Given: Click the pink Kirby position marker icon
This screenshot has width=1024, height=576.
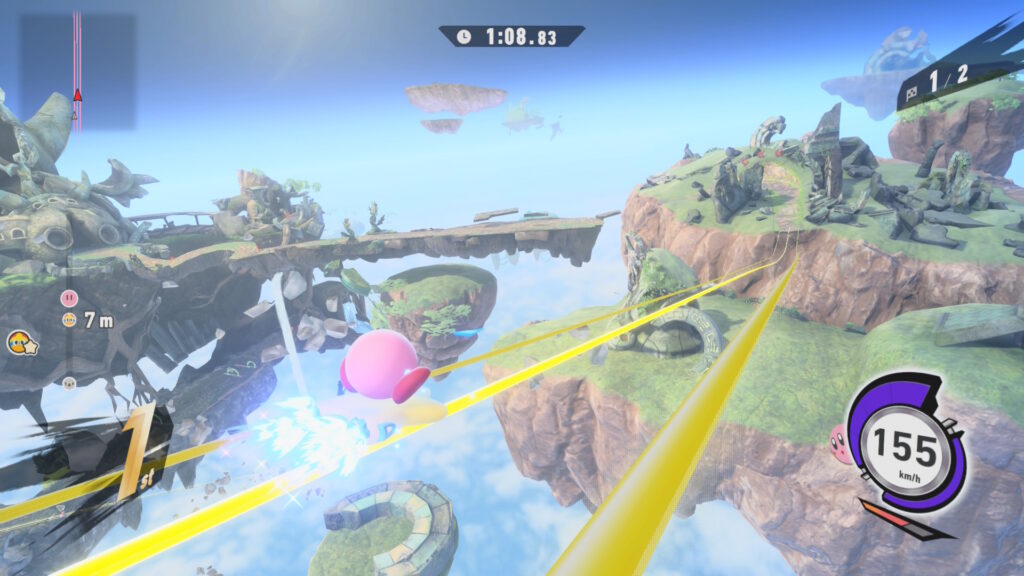Looking at the screenshot, I should 69,297.
